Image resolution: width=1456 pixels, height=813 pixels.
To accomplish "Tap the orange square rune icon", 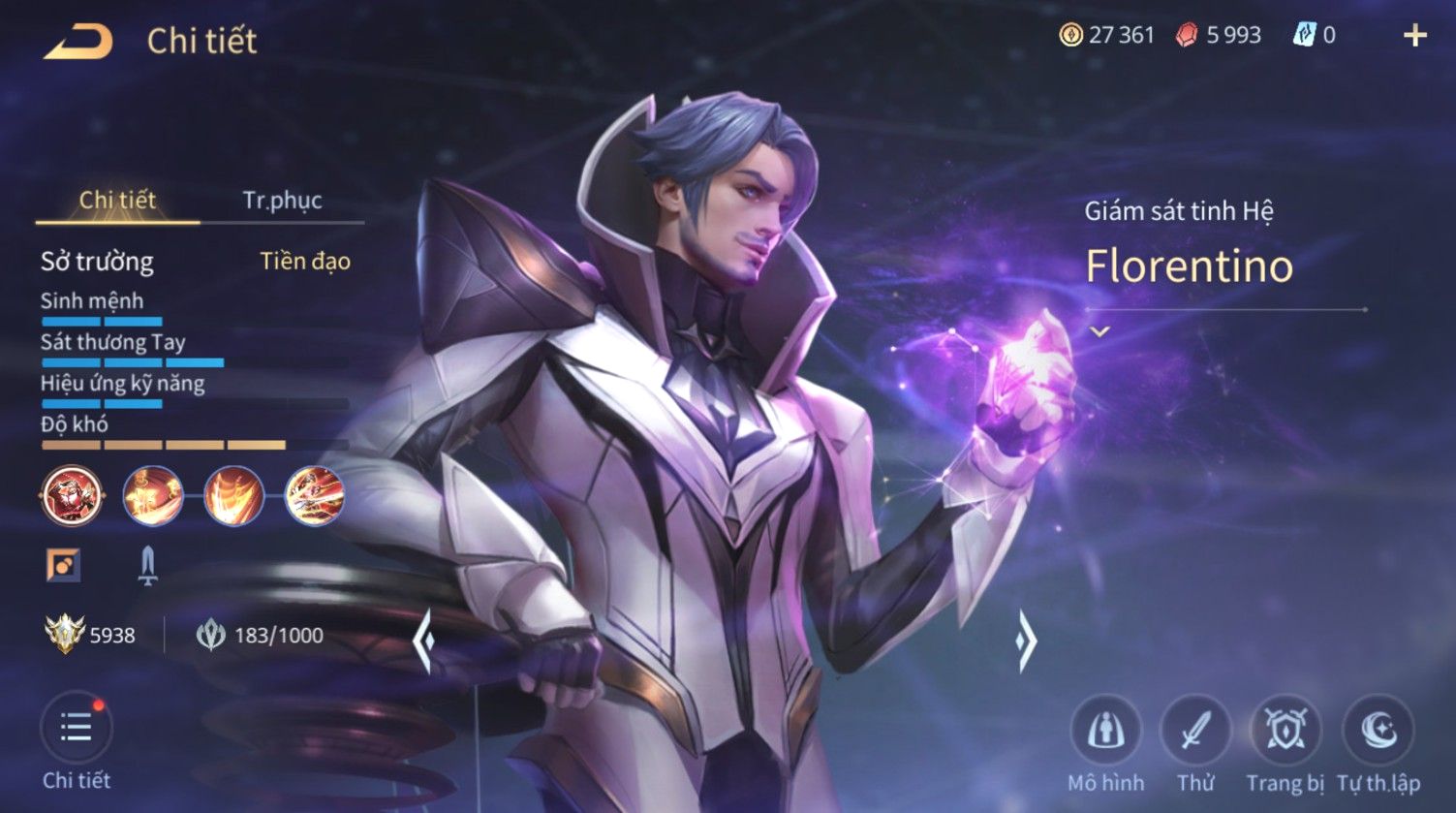I will [x=63, y=565].
